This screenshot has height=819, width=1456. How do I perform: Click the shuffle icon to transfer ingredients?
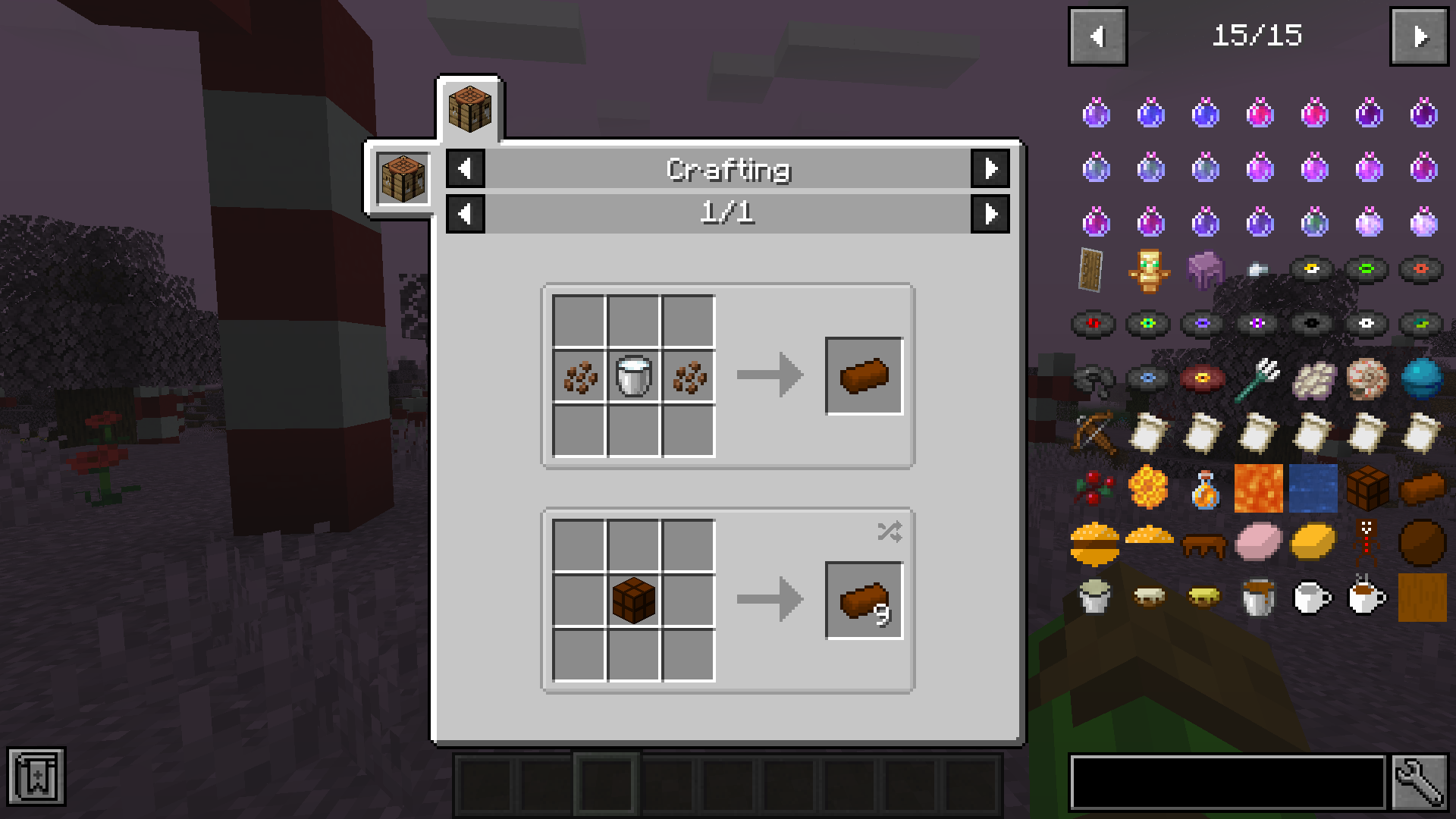tap(890, 532)
